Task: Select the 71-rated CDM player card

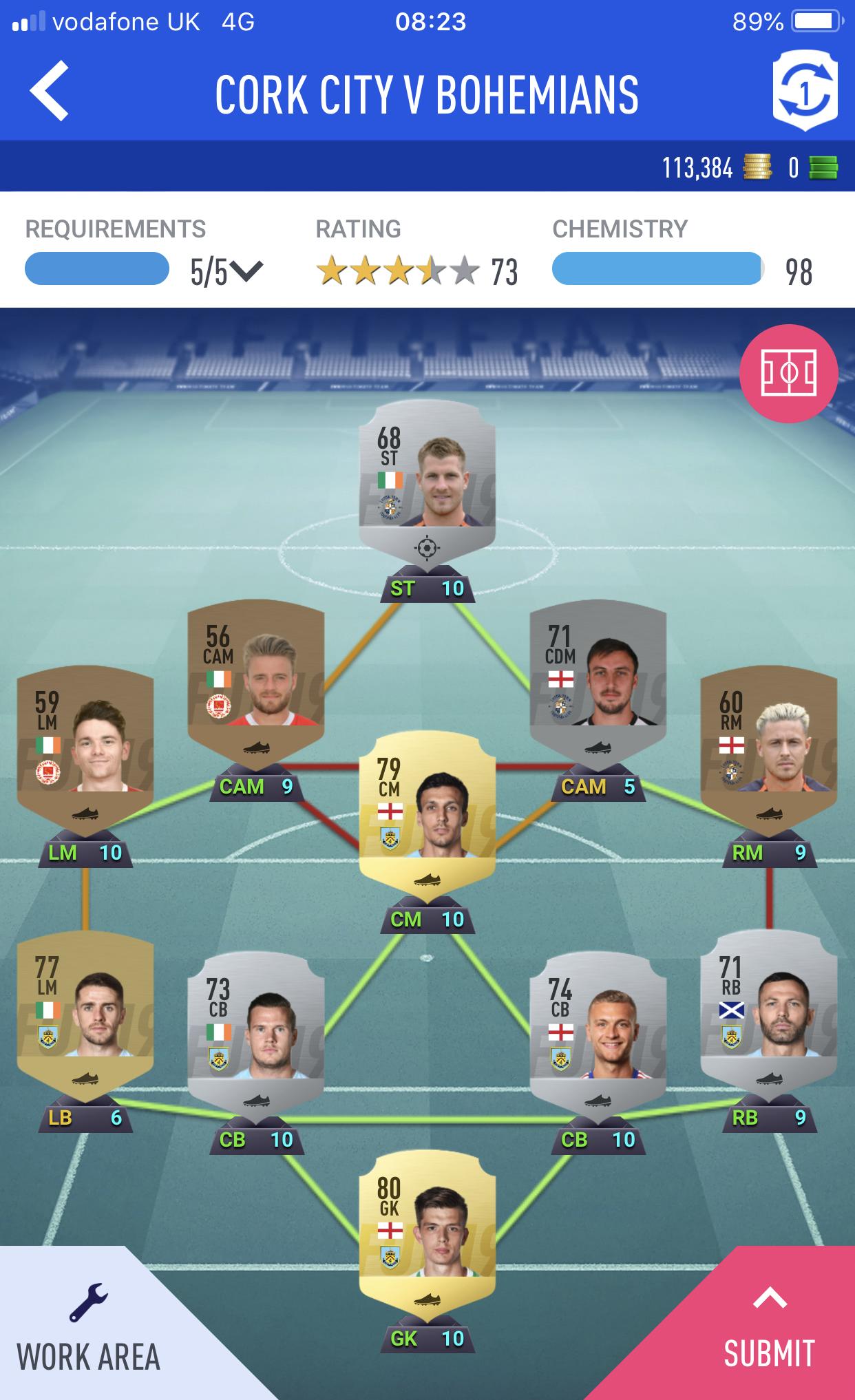Action: tap(598, 678)
